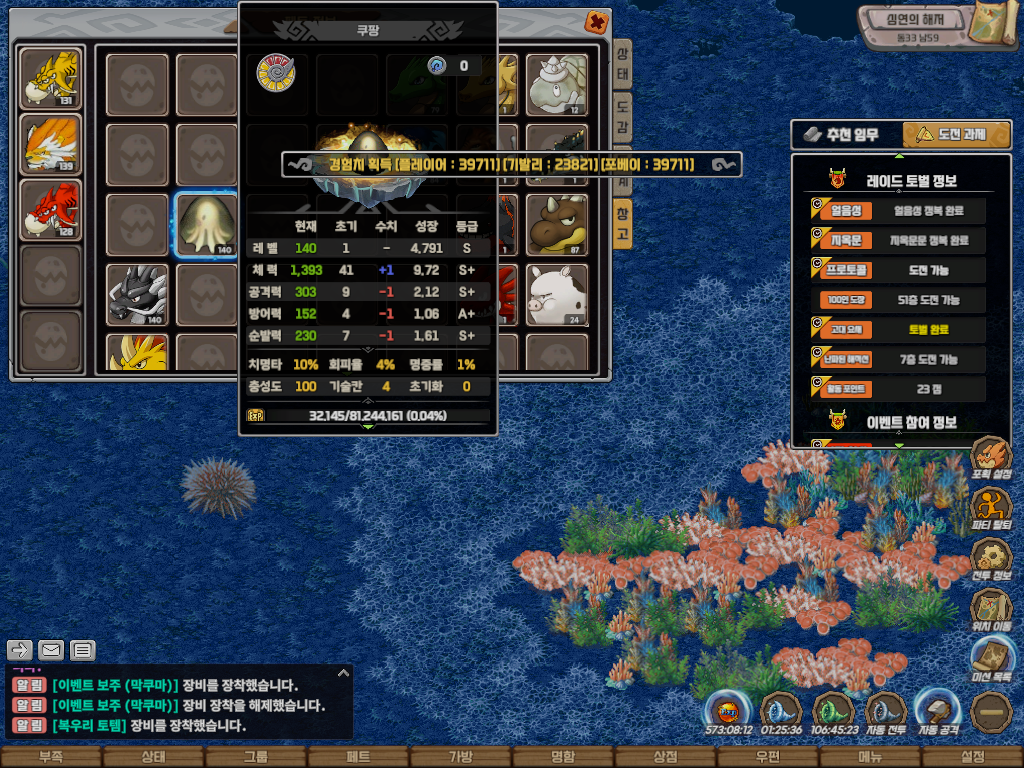Close the pet storage window
This screenshot has width=1024, height=768.
tap(596, 21)
